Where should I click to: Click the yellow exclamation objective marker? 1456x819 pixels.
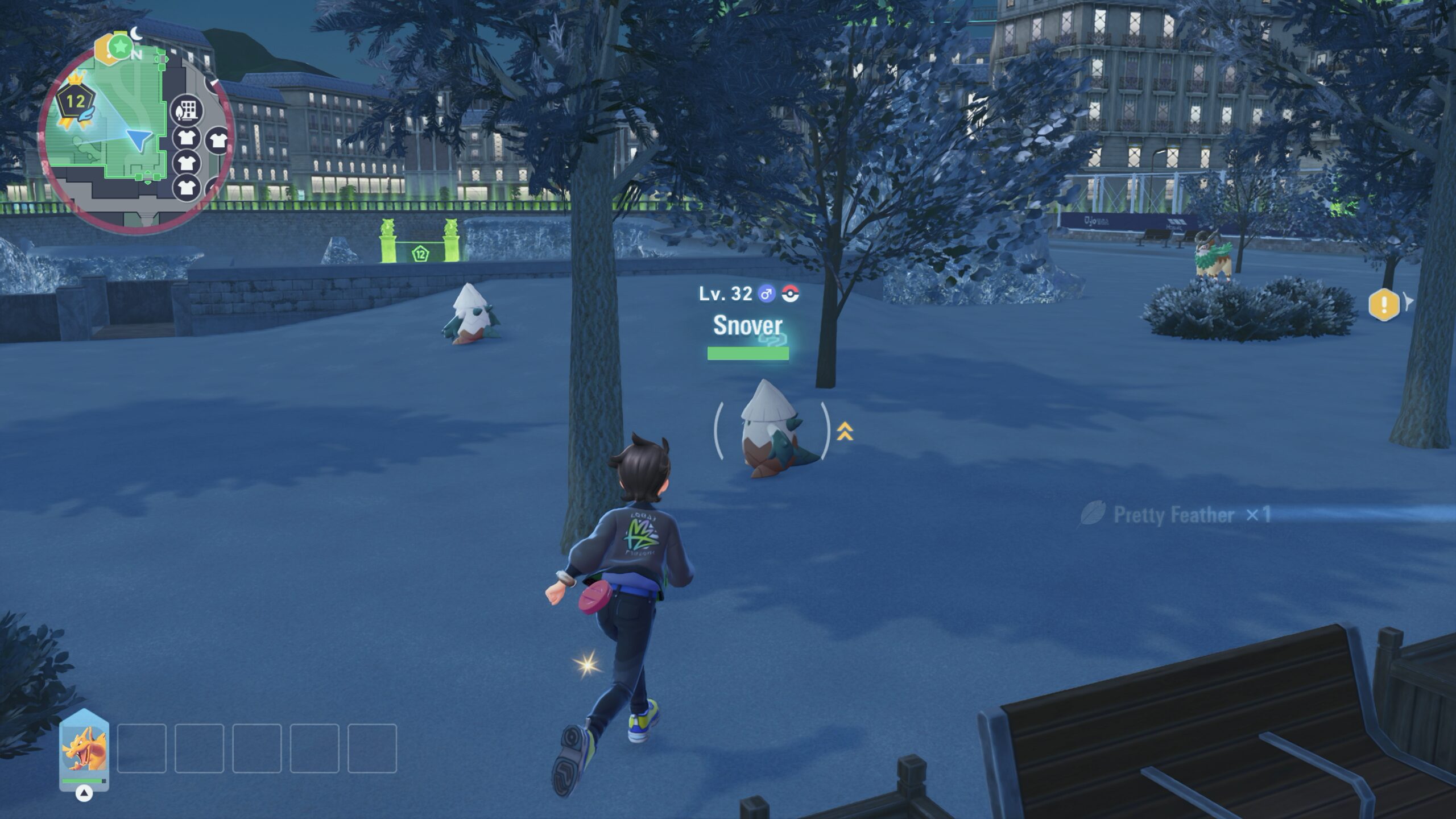click(1383, 304)
